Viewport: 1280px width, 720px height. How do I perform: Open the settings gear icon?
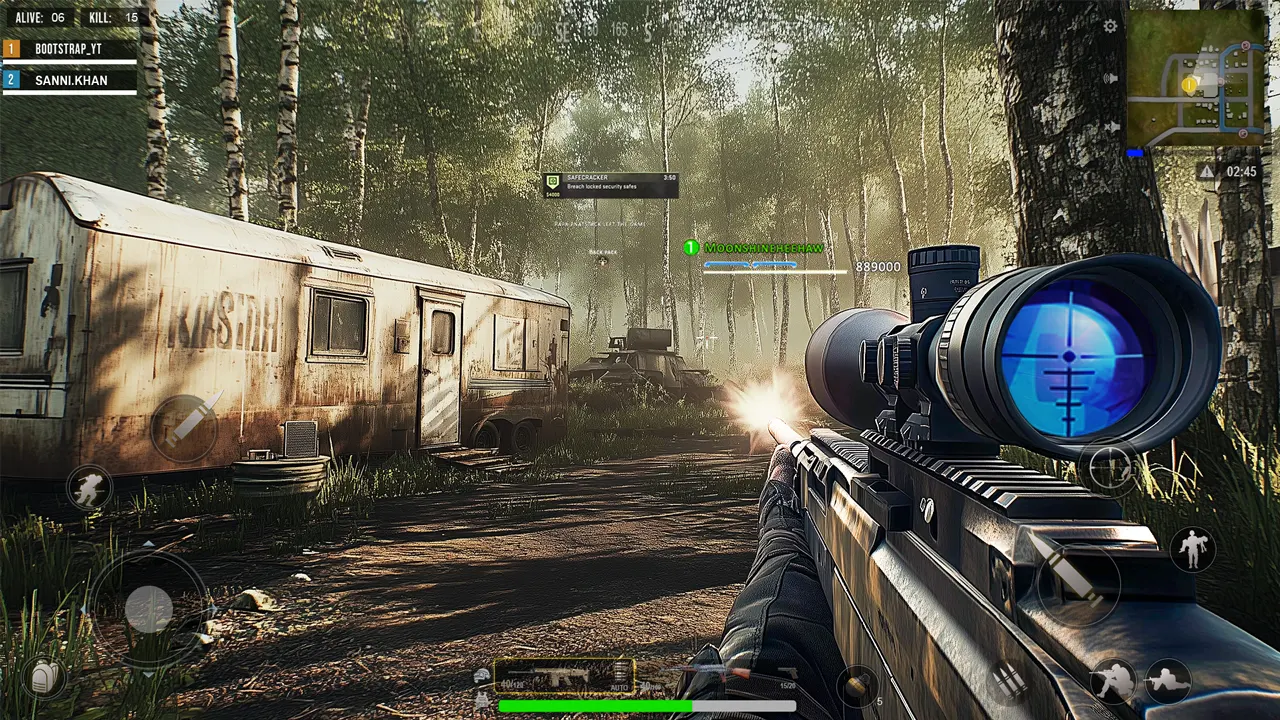(x=1110, y=26)
